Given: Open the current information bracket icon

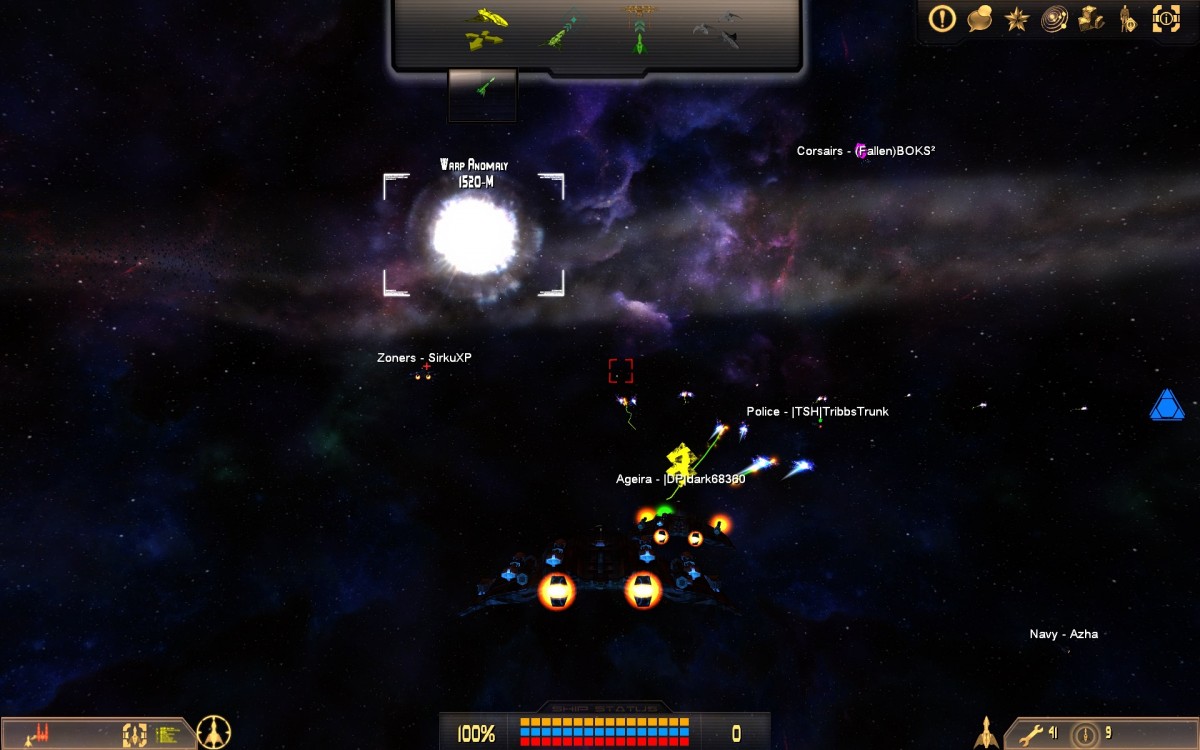Looking at the screenshot, I should pos(1165,18).
